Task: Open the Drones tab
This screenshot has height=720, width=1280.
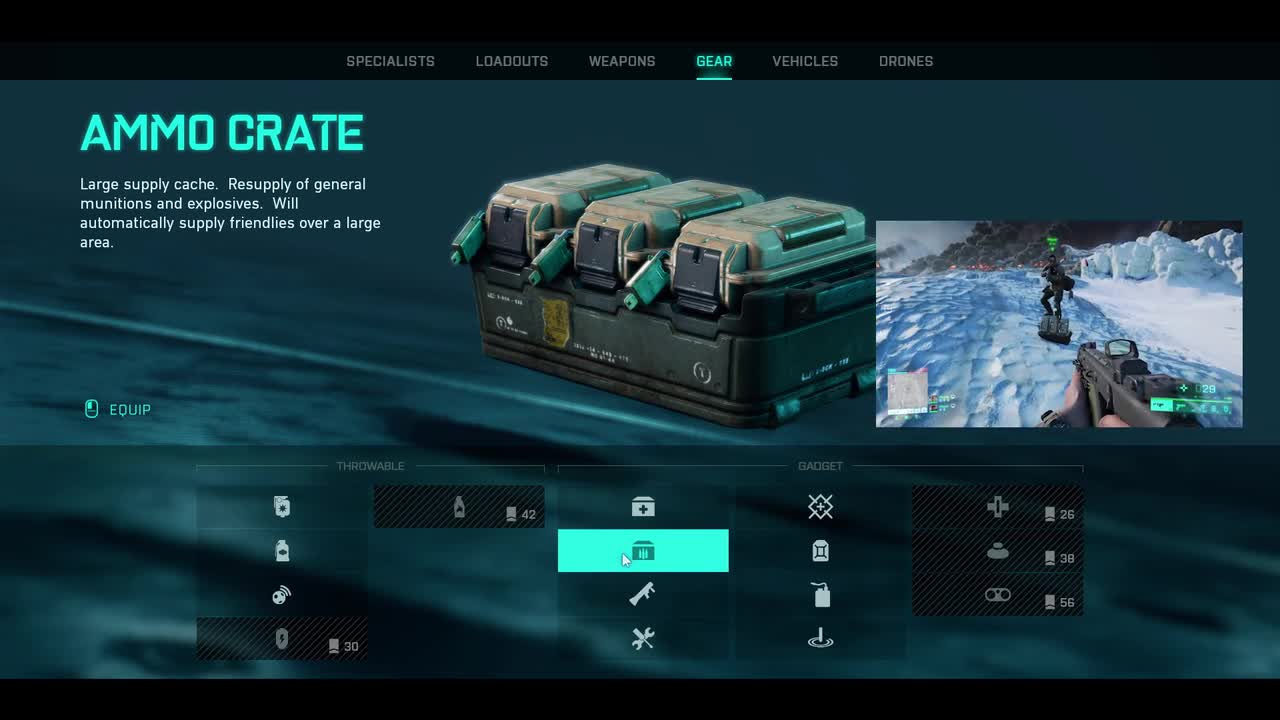Action: pyautogui.click(x=906, y=61)
